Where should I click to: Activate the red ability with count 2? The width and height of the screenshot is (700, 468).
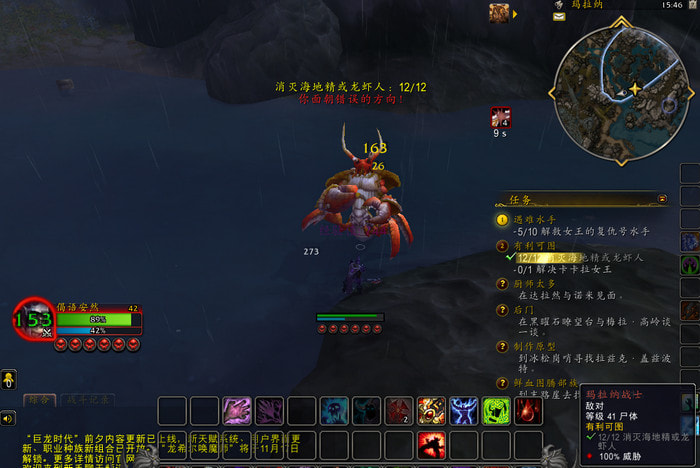399,411
